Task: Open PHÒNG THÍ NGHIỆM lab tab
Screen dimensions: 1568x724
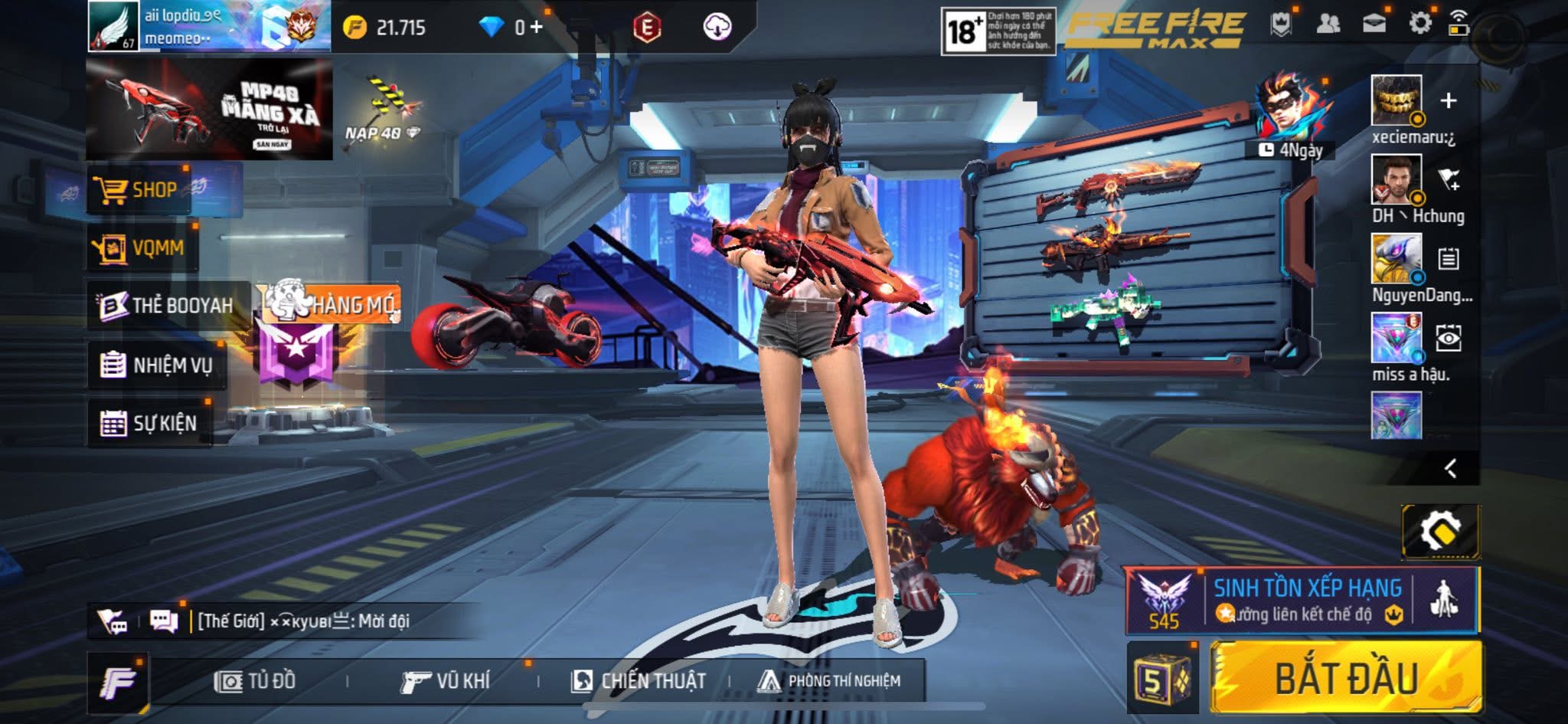Action: pos(829,681)
